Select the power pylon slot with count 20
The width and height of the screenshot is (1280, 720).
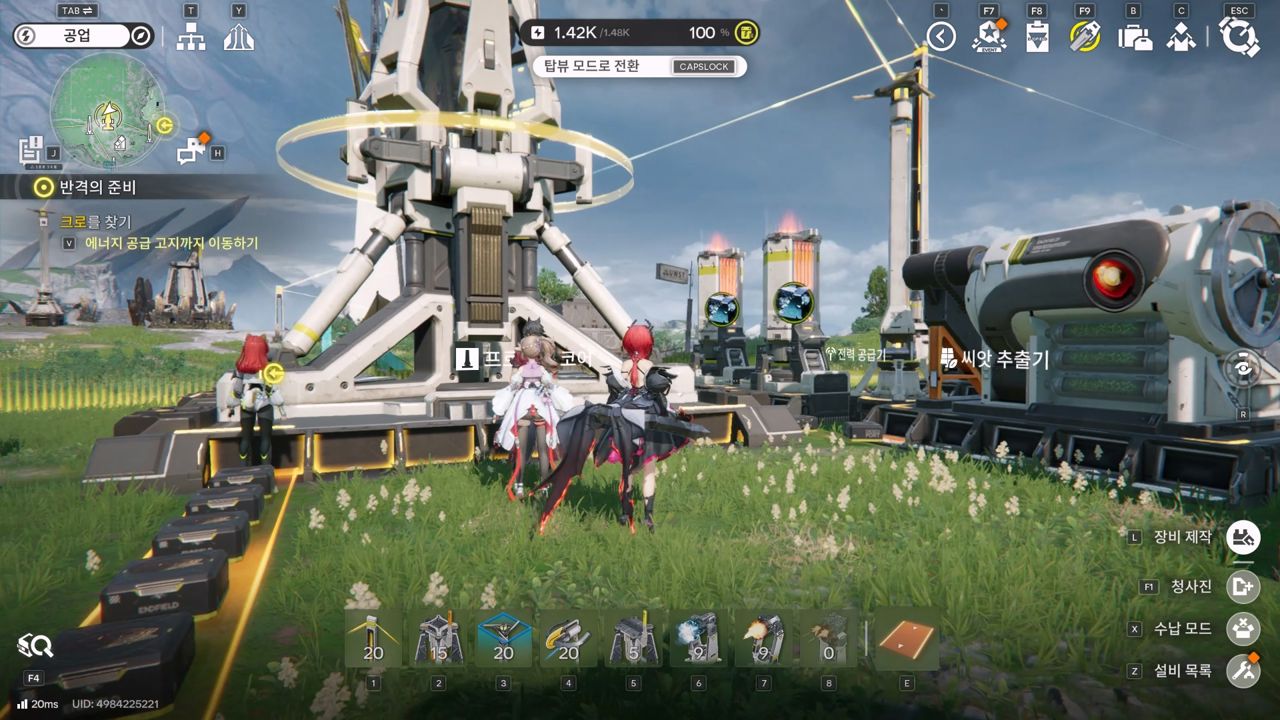[x=373, y=638]
